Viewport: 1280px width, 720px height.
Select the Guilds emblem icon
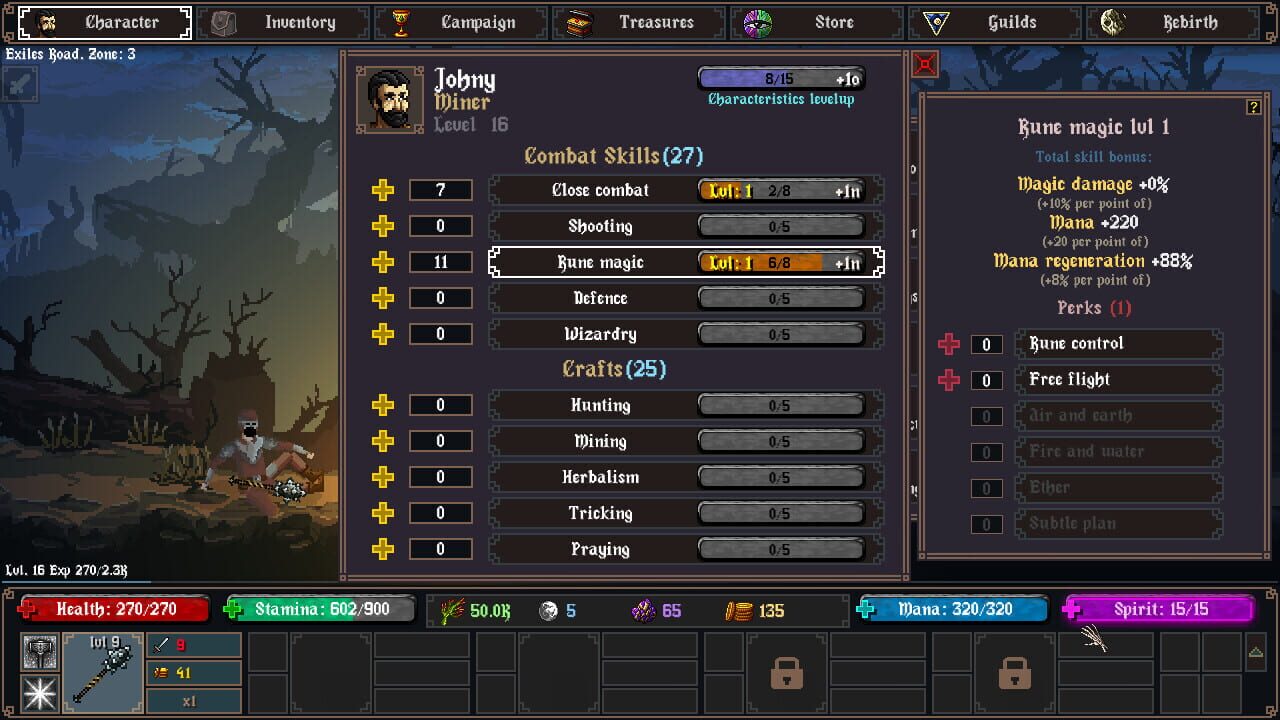point(937,22)
